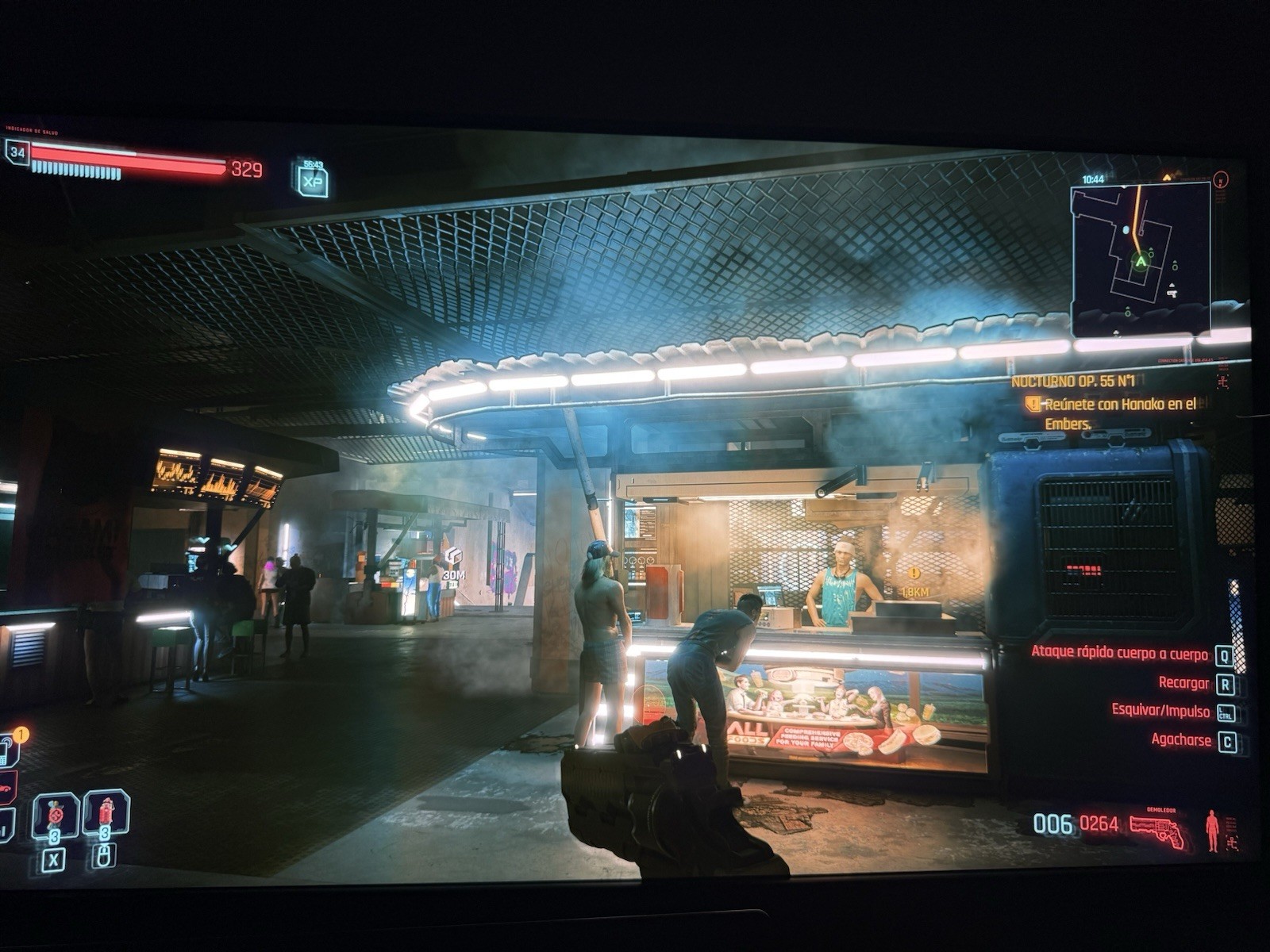Click the gun shop marker on minimap
The image size is (1270, 952).
click(x=1172, y=293)
